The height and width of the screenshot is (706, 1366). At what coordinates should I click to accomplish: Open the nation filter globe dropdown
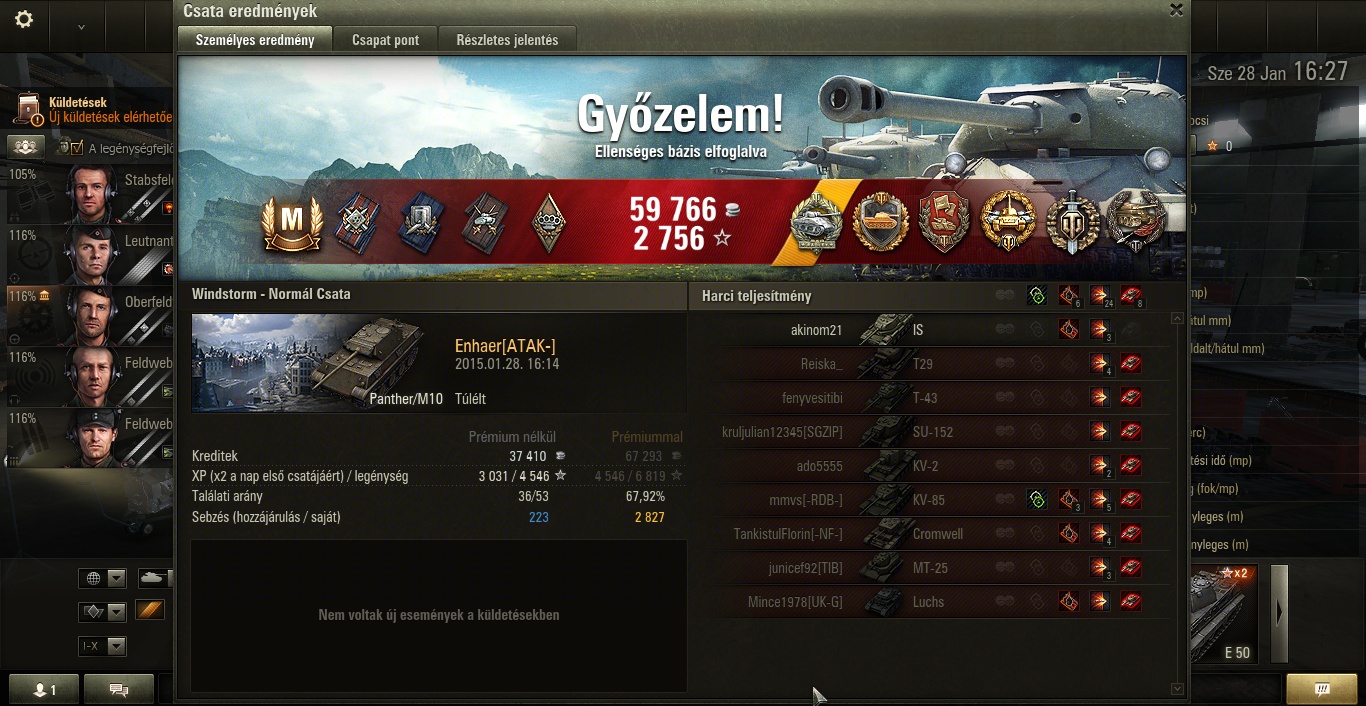coord(103,578)
